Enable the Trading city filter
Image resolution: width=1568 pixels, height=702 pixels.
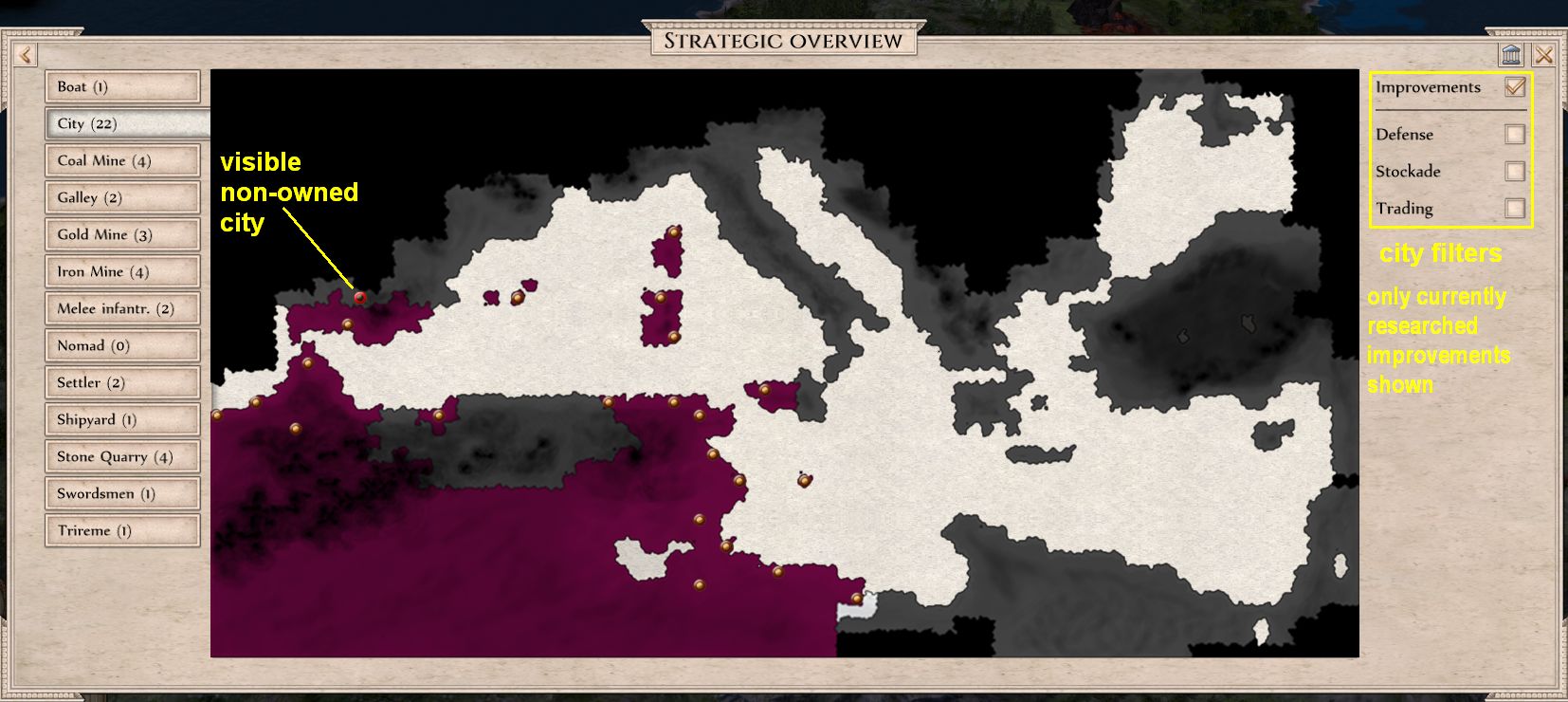(x=1517, y=209)
